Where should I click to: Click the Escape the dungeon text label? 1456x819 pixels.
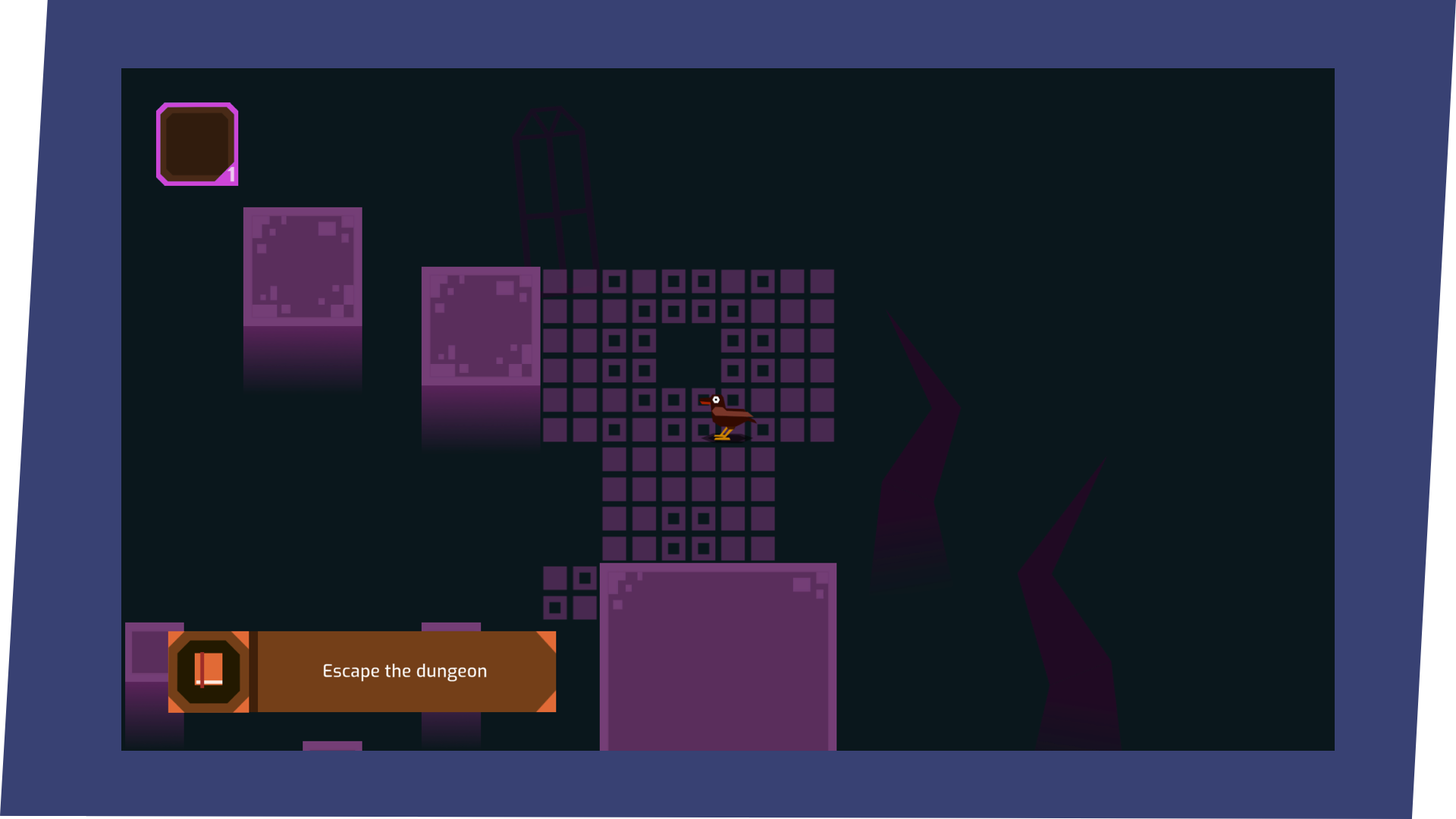[x=405, y=670]
